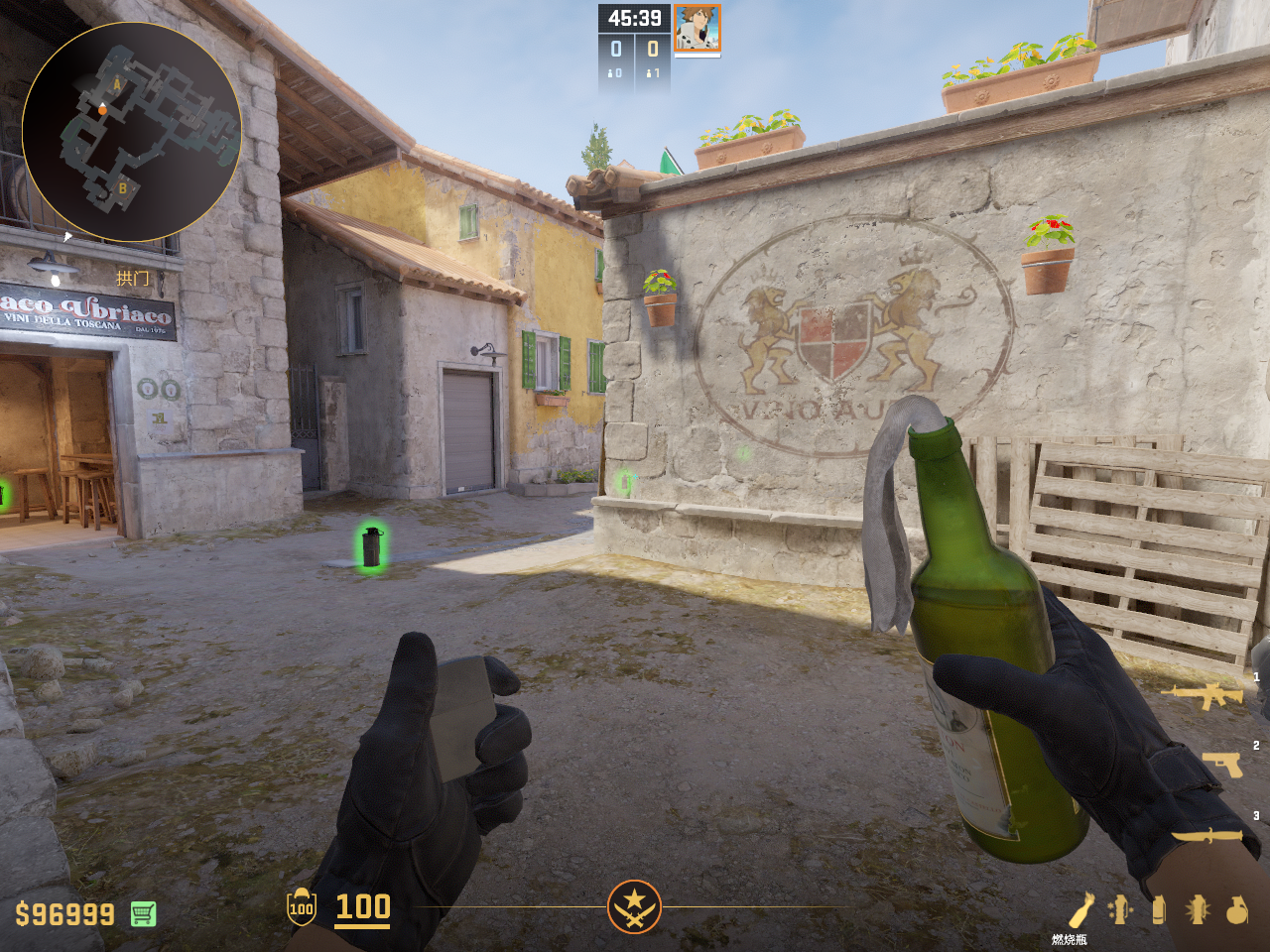Switch to the M4 rifle slot
The height and width of the screenshot is (952, 1270).
pos(1206,695)
